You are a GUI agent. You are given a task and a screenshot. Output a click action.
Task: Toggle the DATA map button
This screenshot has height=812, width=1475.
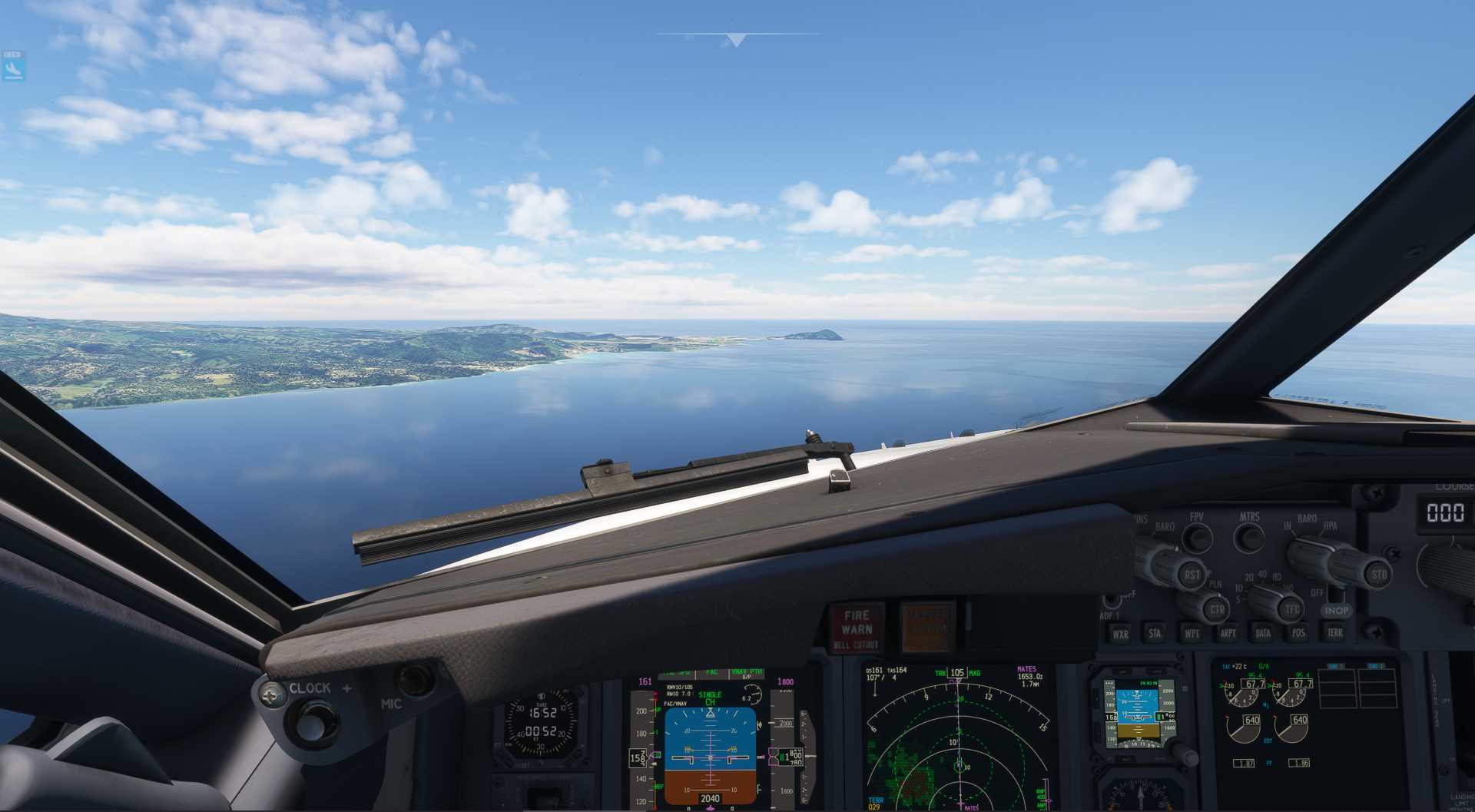(1263, 634)
